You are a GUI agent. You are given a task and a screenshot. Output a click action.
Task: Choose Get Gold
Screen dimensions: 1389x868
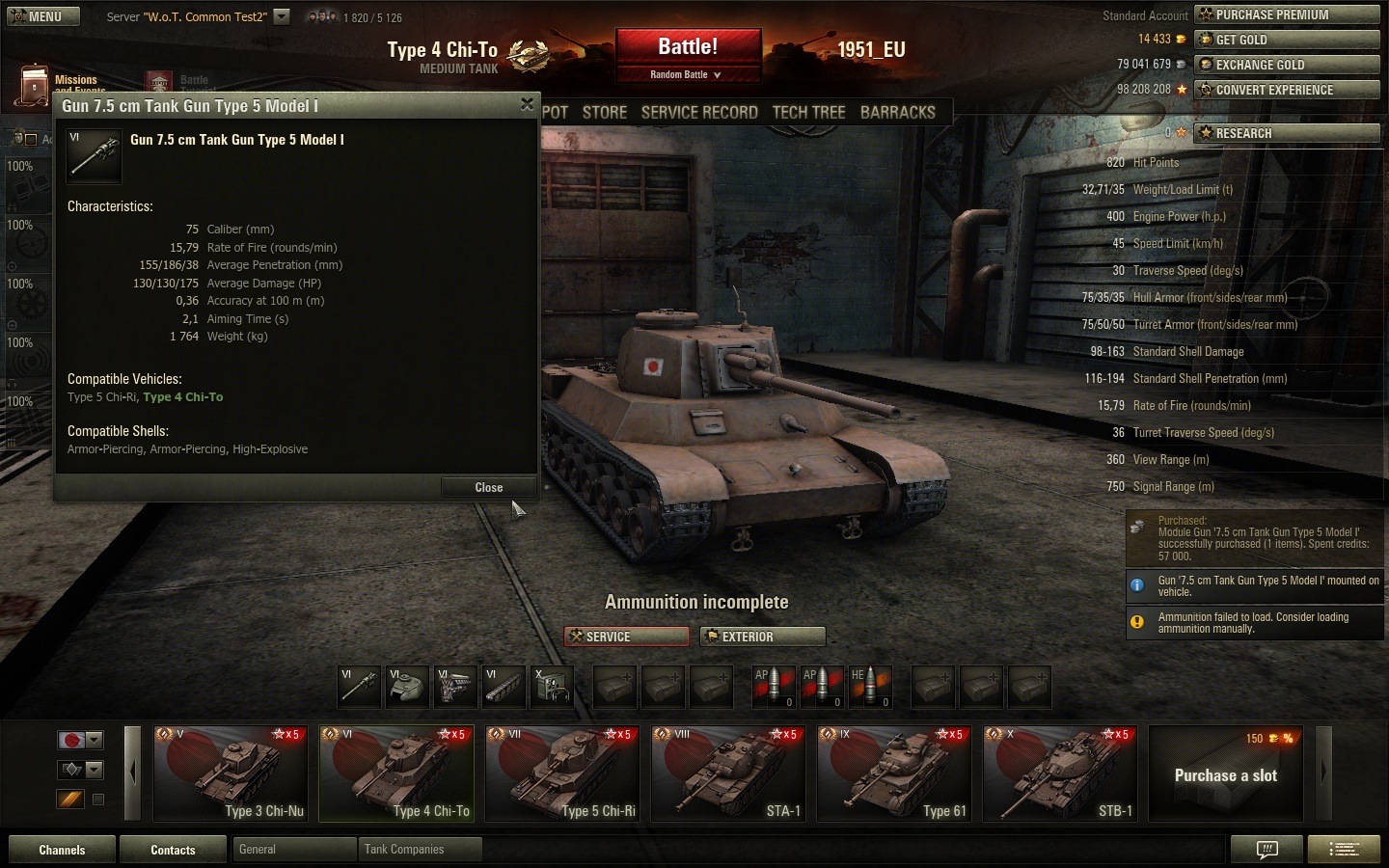[1286, 40]
